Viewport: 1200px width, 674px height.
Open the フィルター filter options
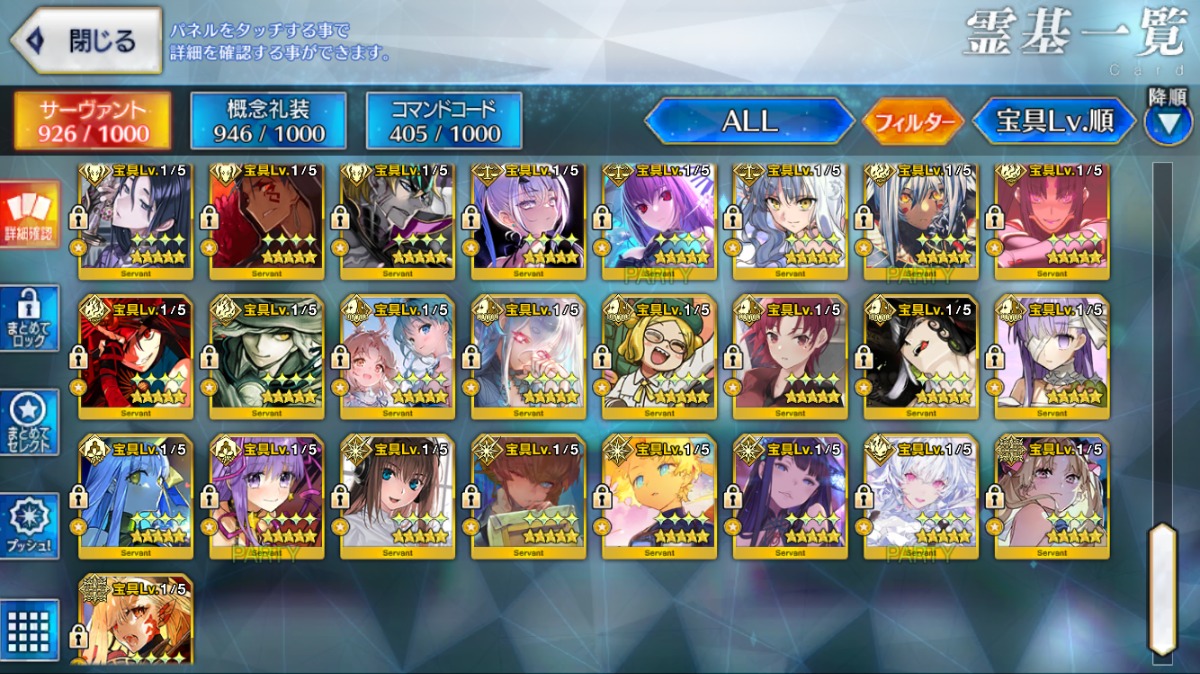click(x=913, y=123)
